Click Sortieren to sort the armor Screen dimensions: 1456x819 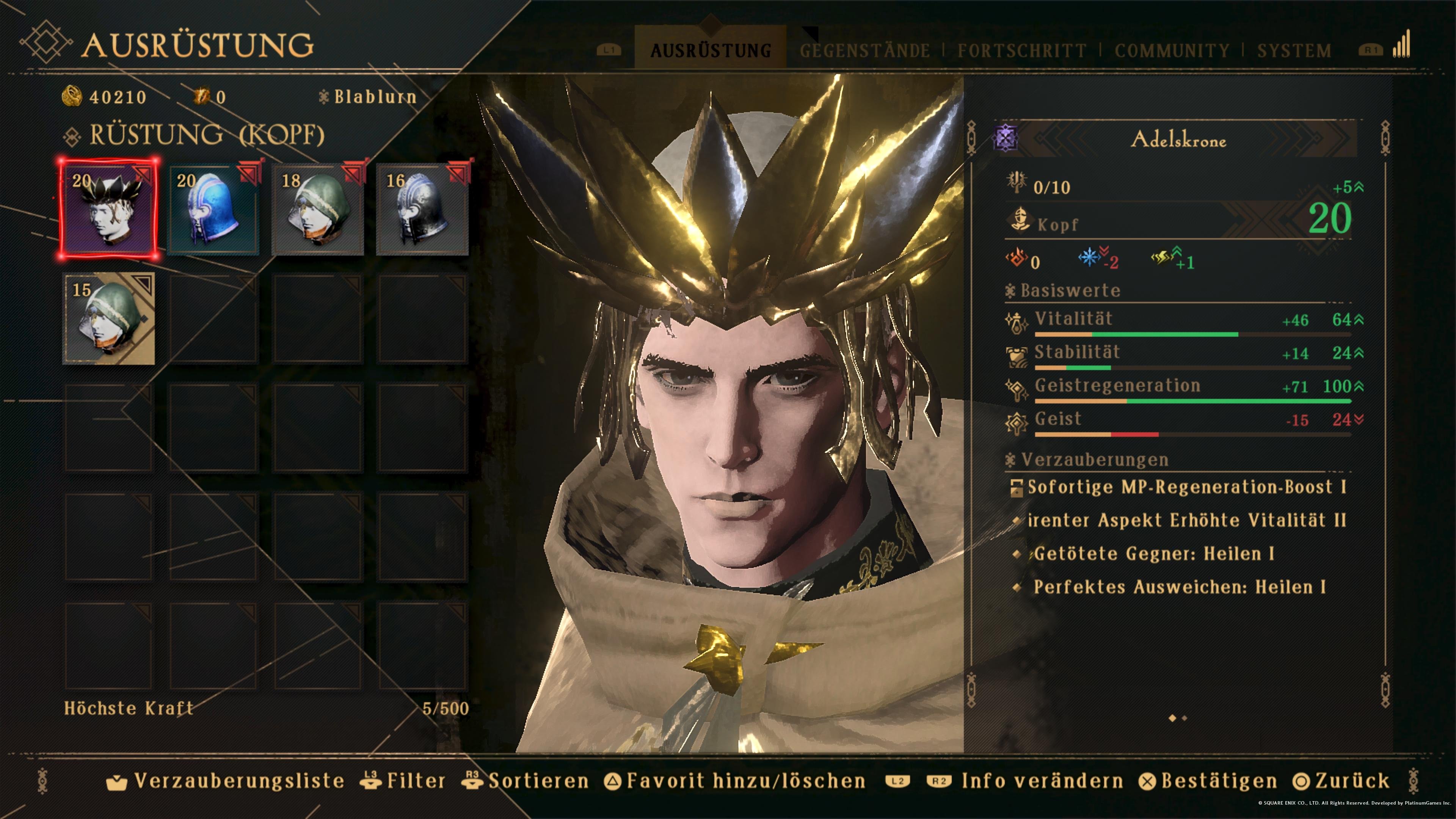click(x=526, y=781)
